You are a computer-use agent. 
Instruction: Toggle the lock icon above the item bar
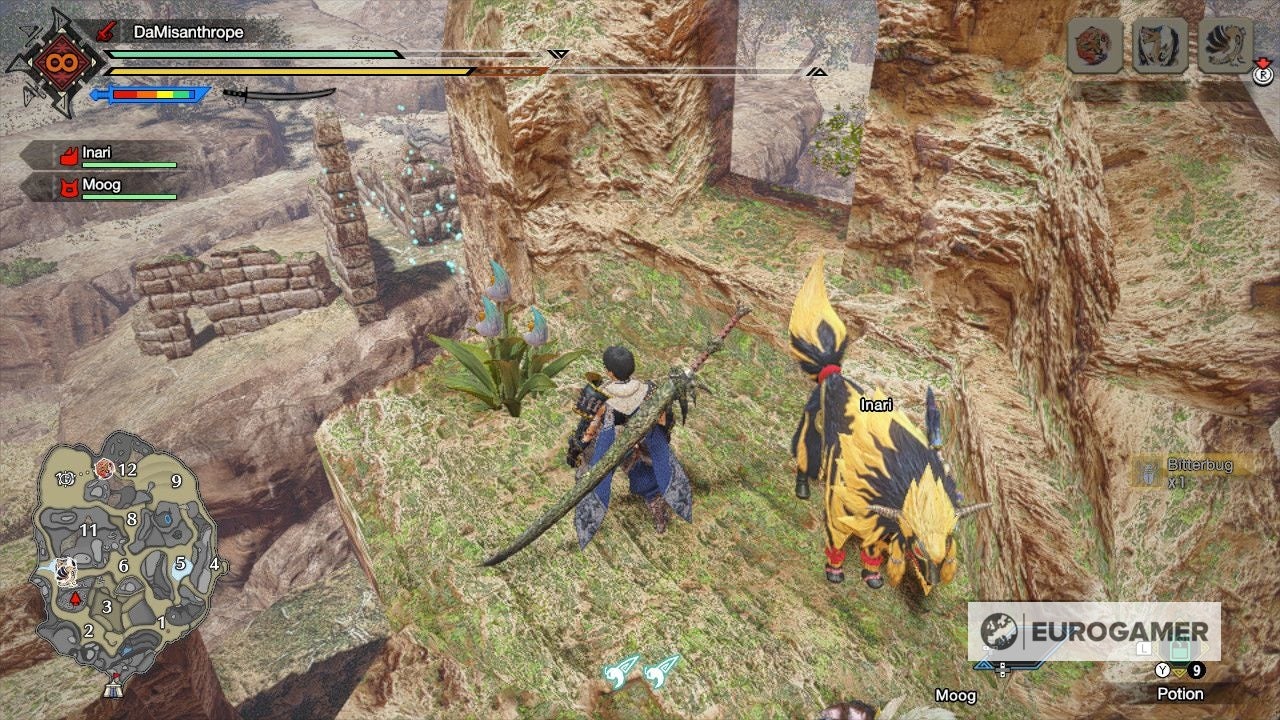click(1179, 647)
